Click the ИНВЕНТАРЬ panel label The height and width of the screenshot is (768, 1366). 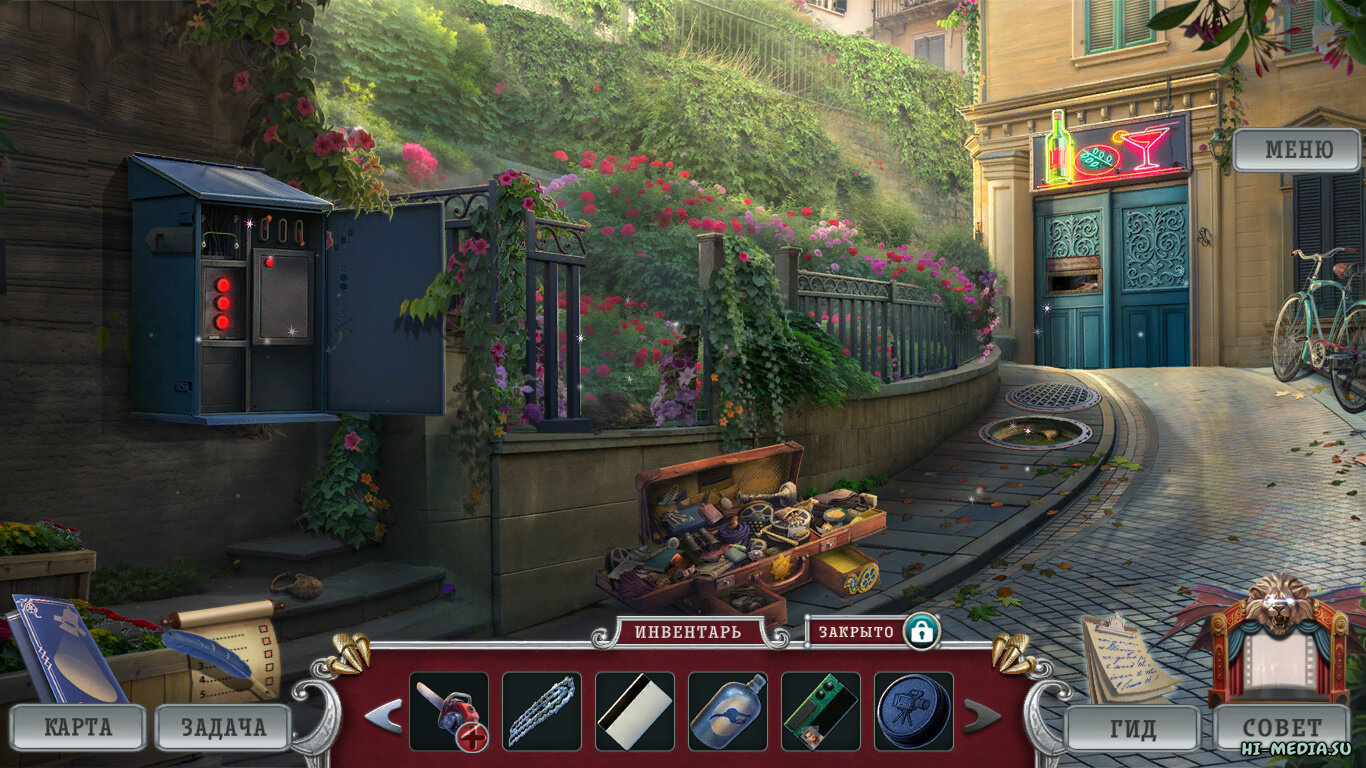coord(688,632)
